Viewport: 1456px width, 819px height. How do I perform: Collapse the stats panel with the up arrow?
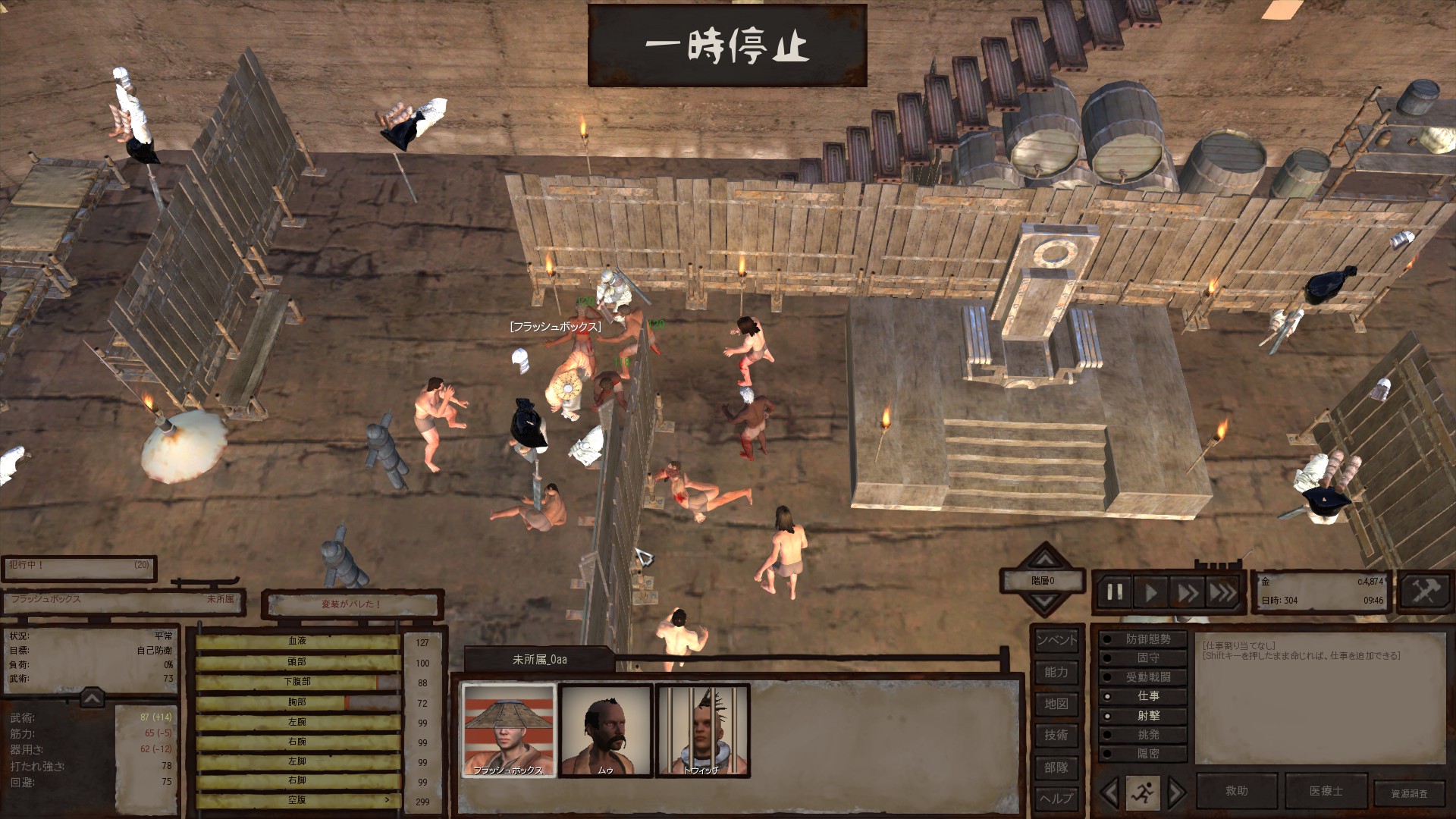[x=91, y=698]
